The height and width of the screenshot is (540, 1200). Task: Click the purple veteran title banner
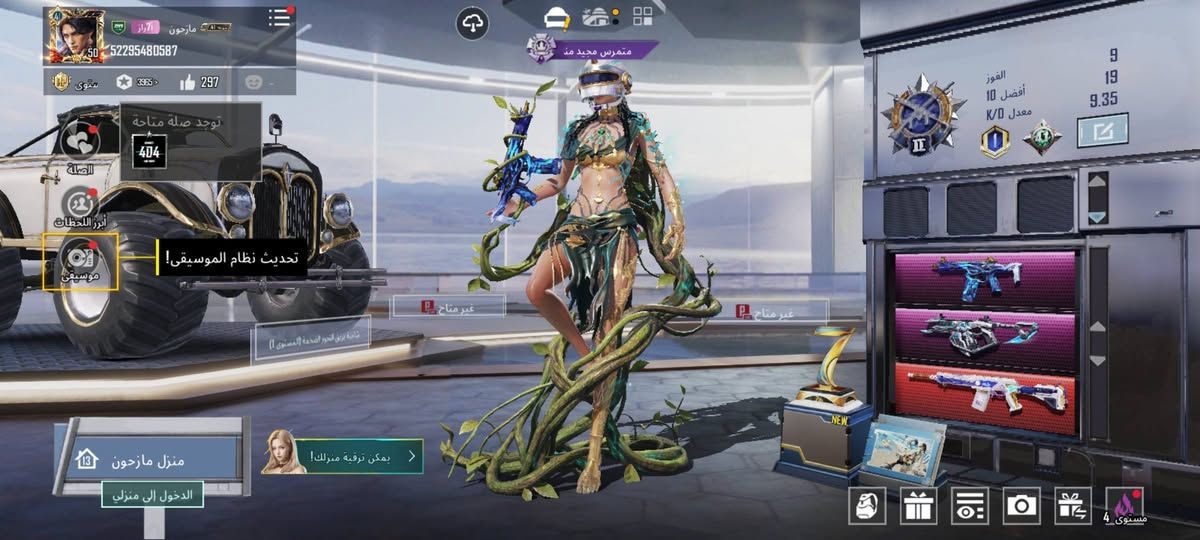[592, 49]
